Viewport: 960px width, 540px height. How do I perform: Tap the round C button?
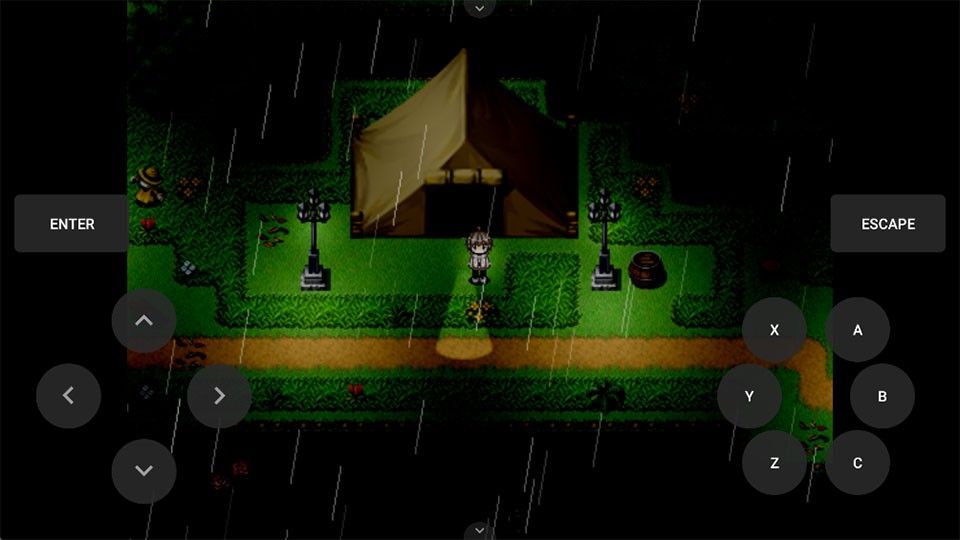[x=858, y=463]
